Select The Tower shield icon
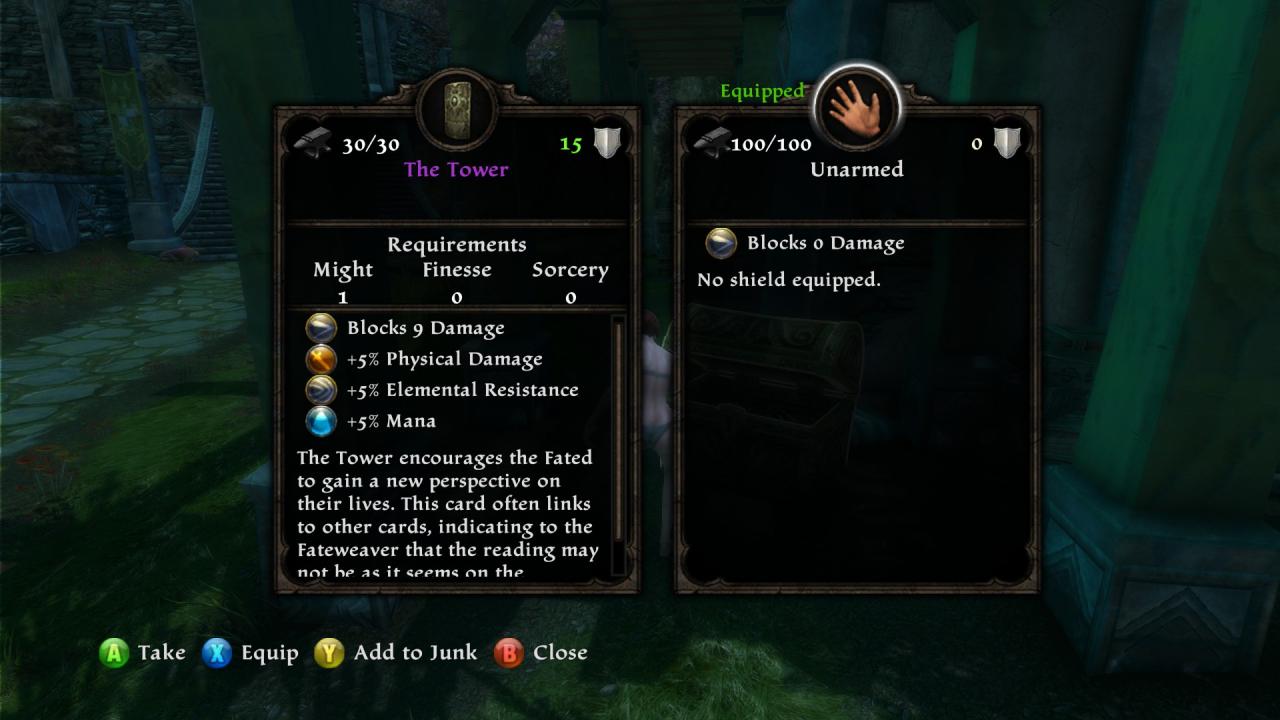Viewport: 1280px width, 720px height. [x=457, y=108]
